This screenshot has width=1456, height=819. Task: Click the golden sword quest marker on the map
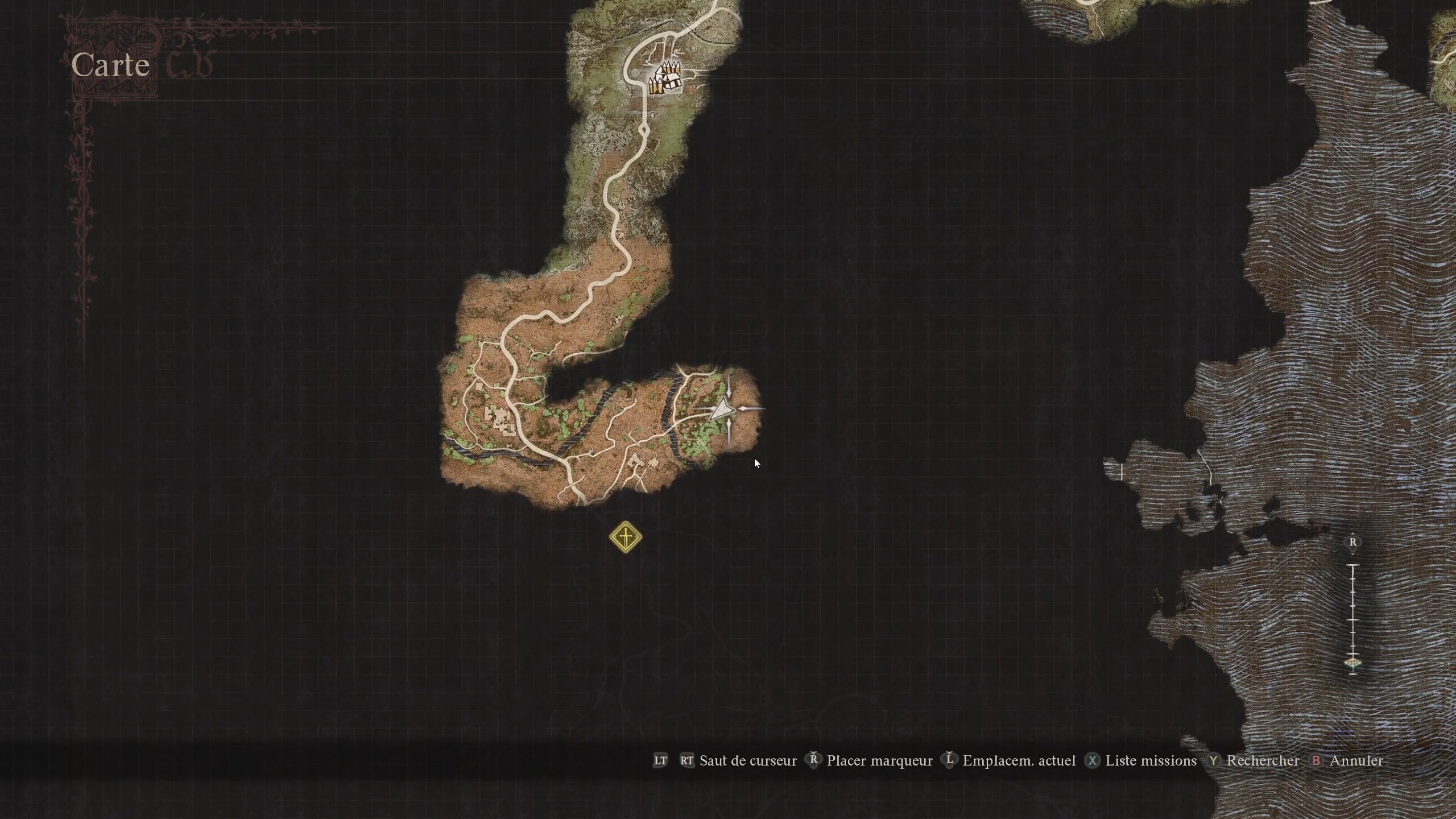pos(624,537)
